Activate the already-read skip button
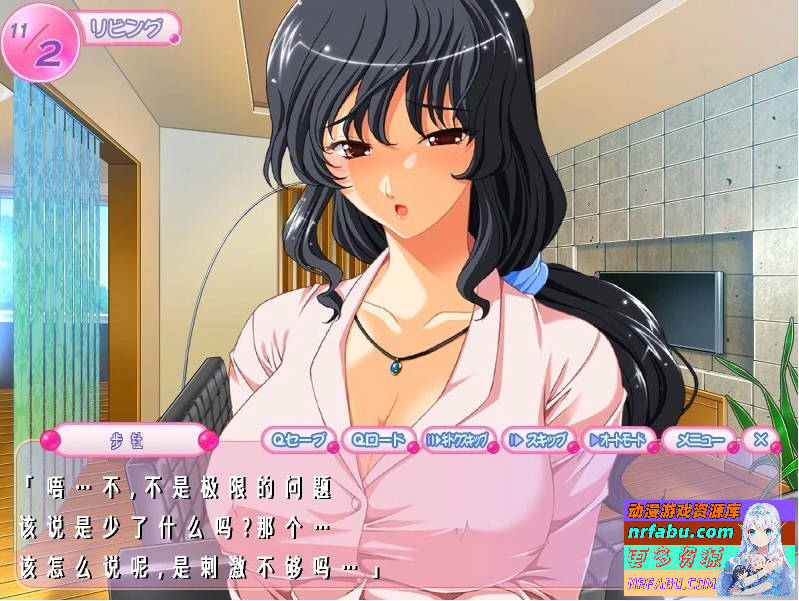This screenshot has height=601, width=799. (457, 439)
